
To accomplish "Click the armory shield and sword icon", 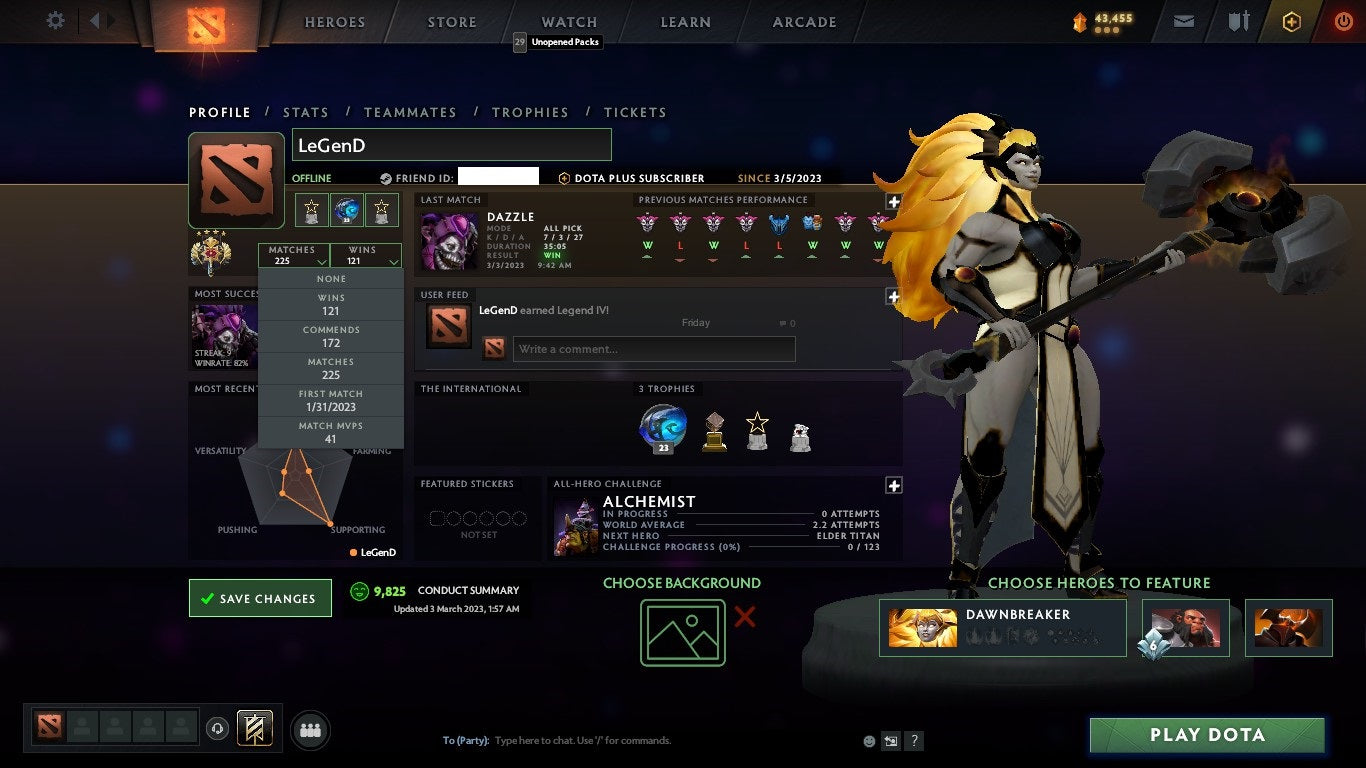I will [x=1238, y=19].
